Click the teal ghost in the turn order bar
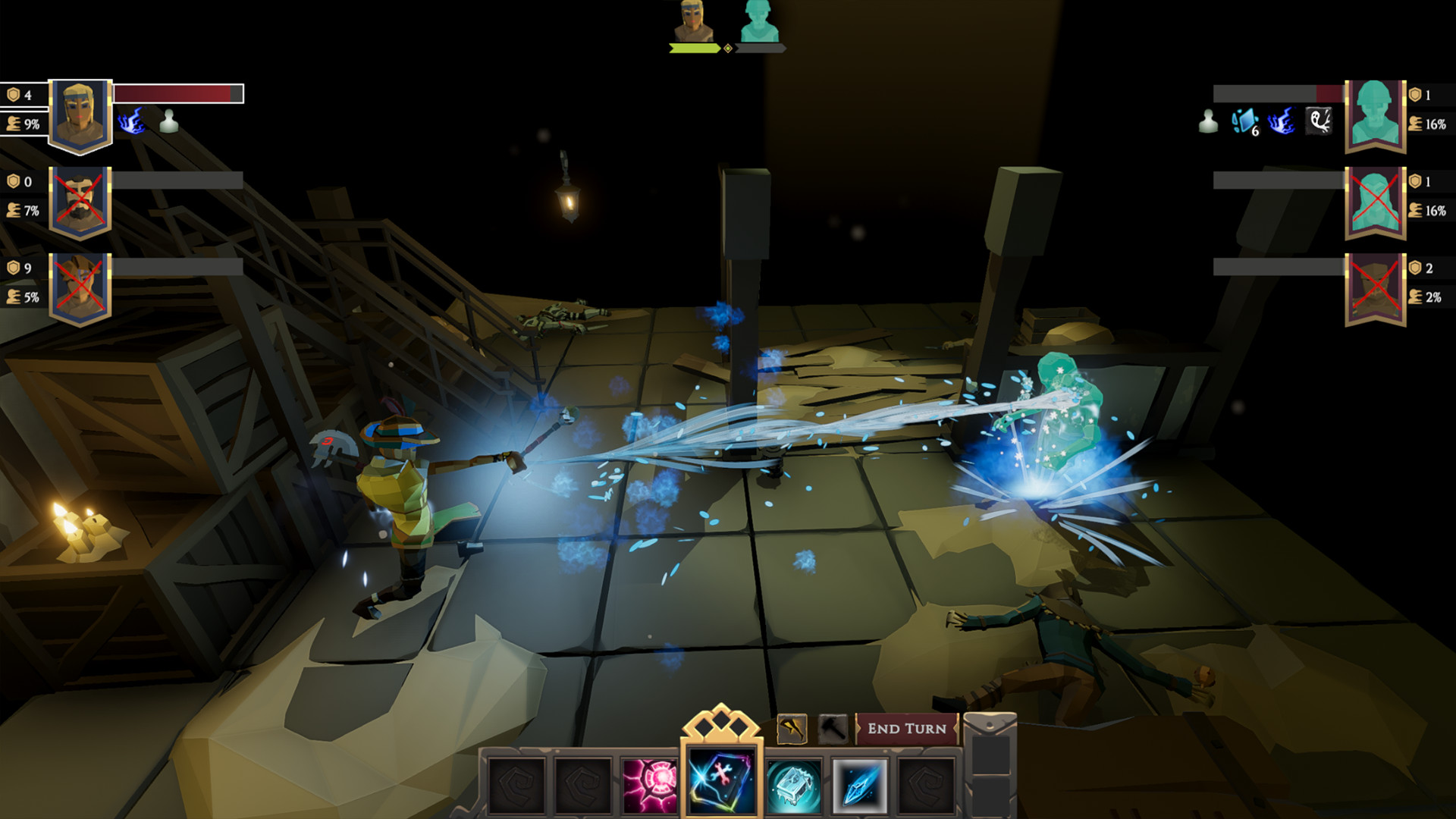 click(x=759, y=21)
